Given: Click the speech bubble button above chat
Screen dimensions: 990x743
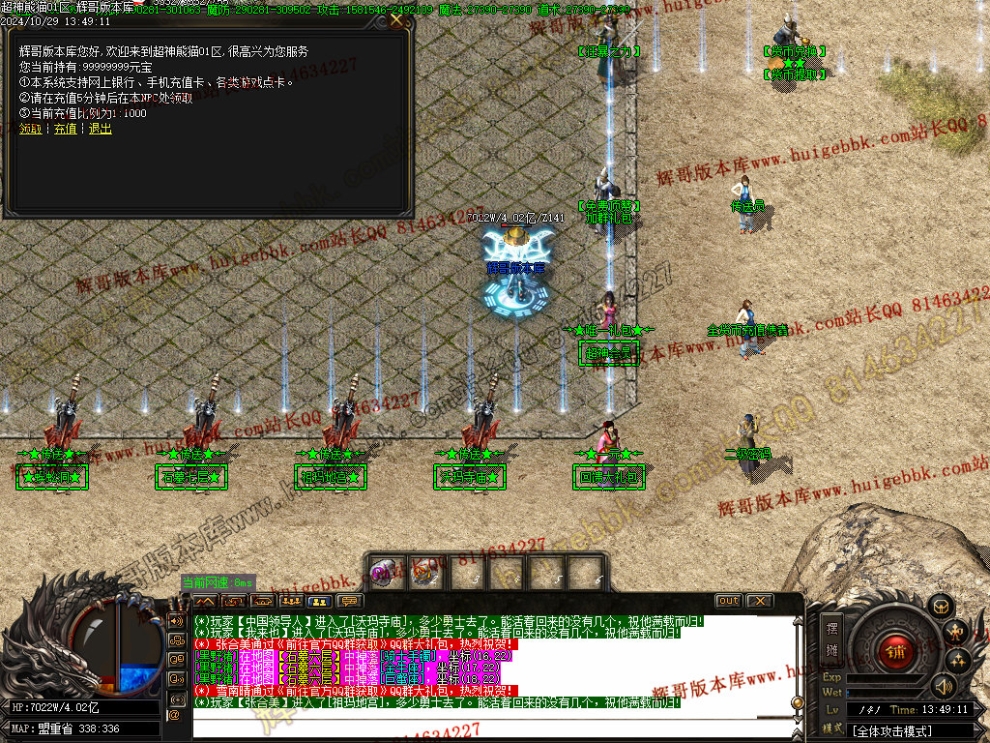Looking at the screenshot, I should pyautogui.click(x=349, y=601).
